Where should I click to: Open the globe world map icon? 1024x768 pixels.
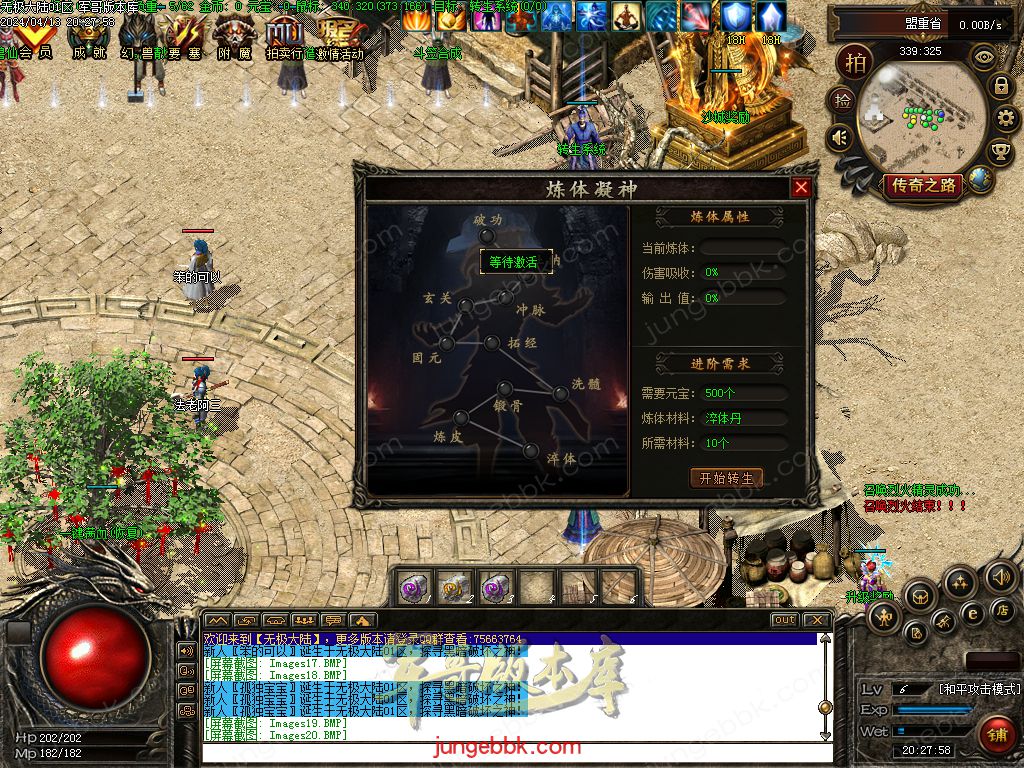[980, 179]
